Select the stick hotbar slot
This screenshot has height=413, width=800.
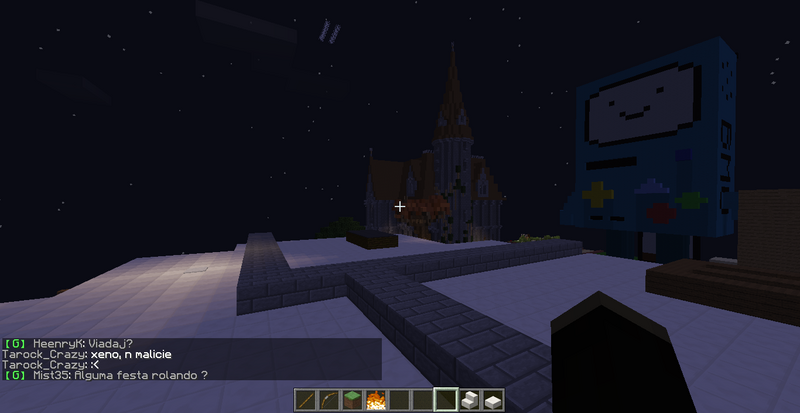click(x=306, y=400)
